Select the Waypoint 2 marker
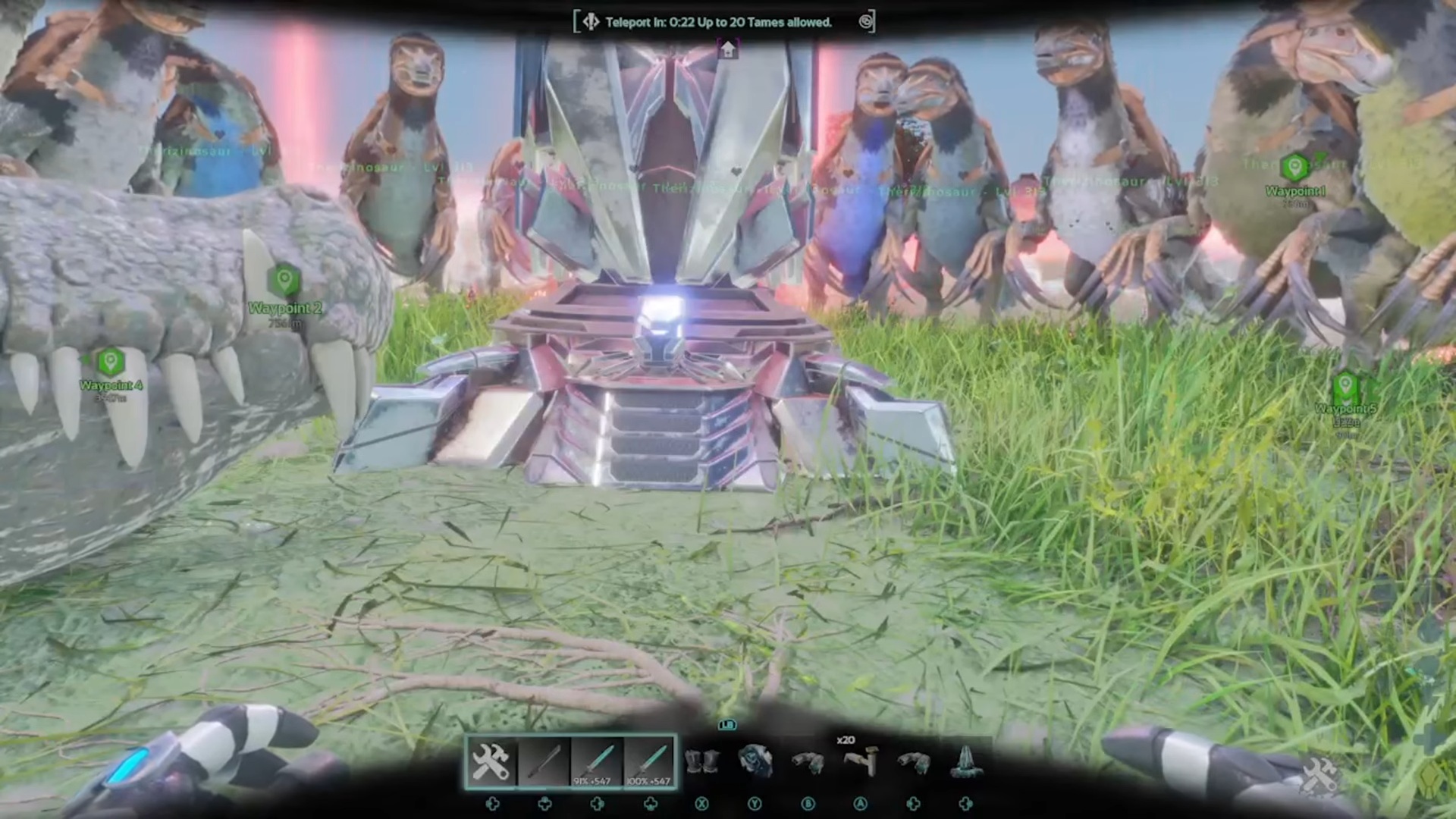 point(284,281)
